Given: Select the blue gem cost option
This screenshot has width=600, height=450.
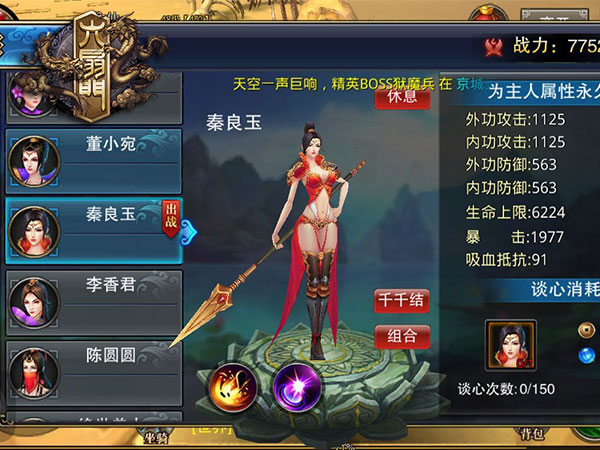Looking at the screenshot, I should pyautogui.click(x=587, y=354).
